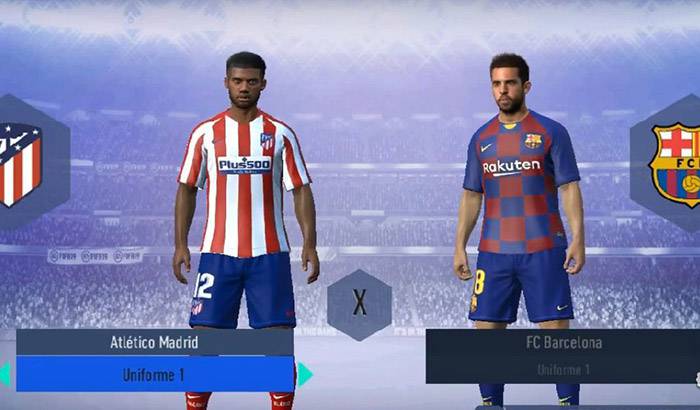Select the previous Atlético Madrid kit arrow
700x410 pixels.
5,374
